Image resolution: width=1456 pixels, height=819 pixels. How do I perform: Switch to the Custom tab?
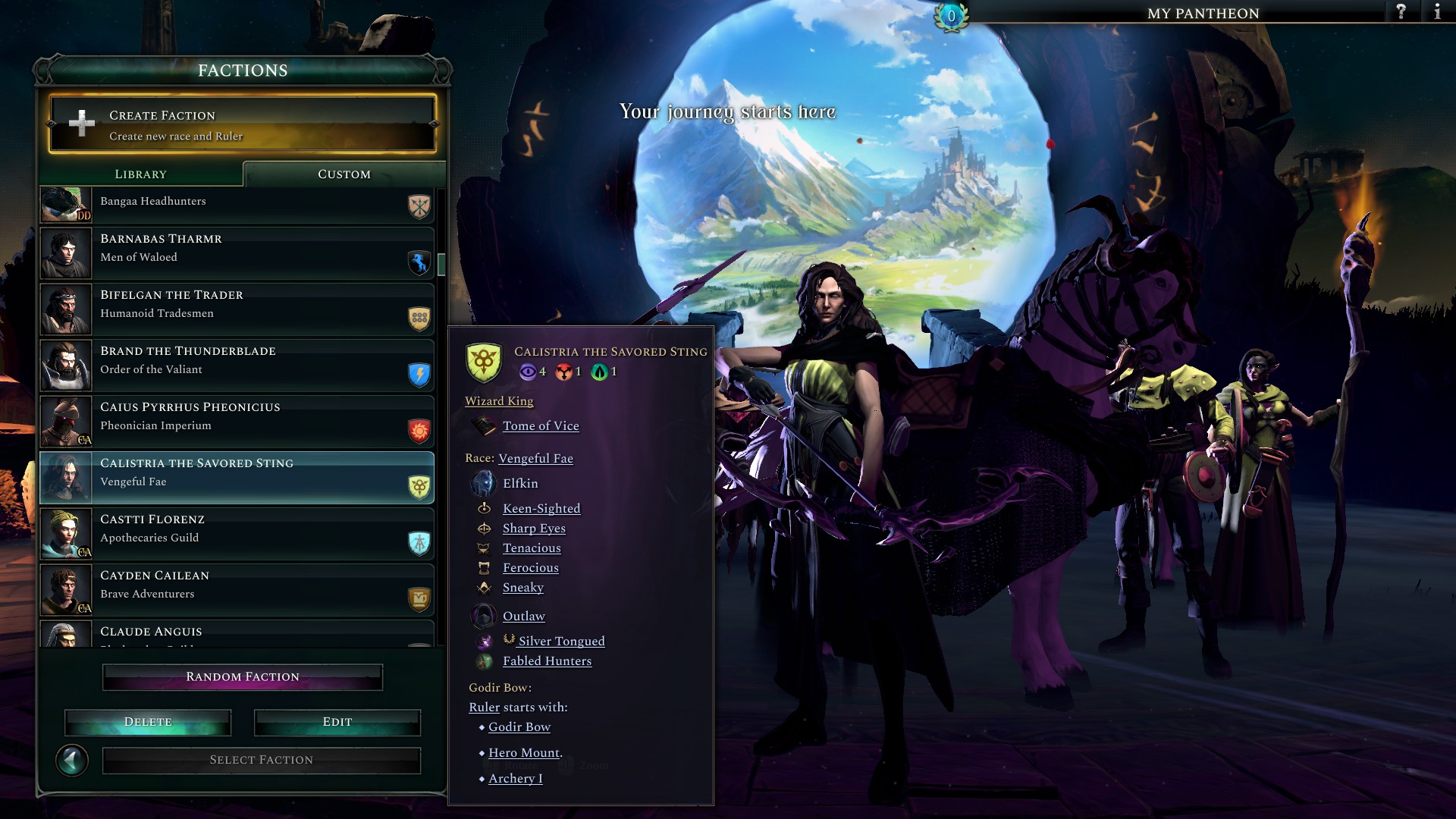343,174
